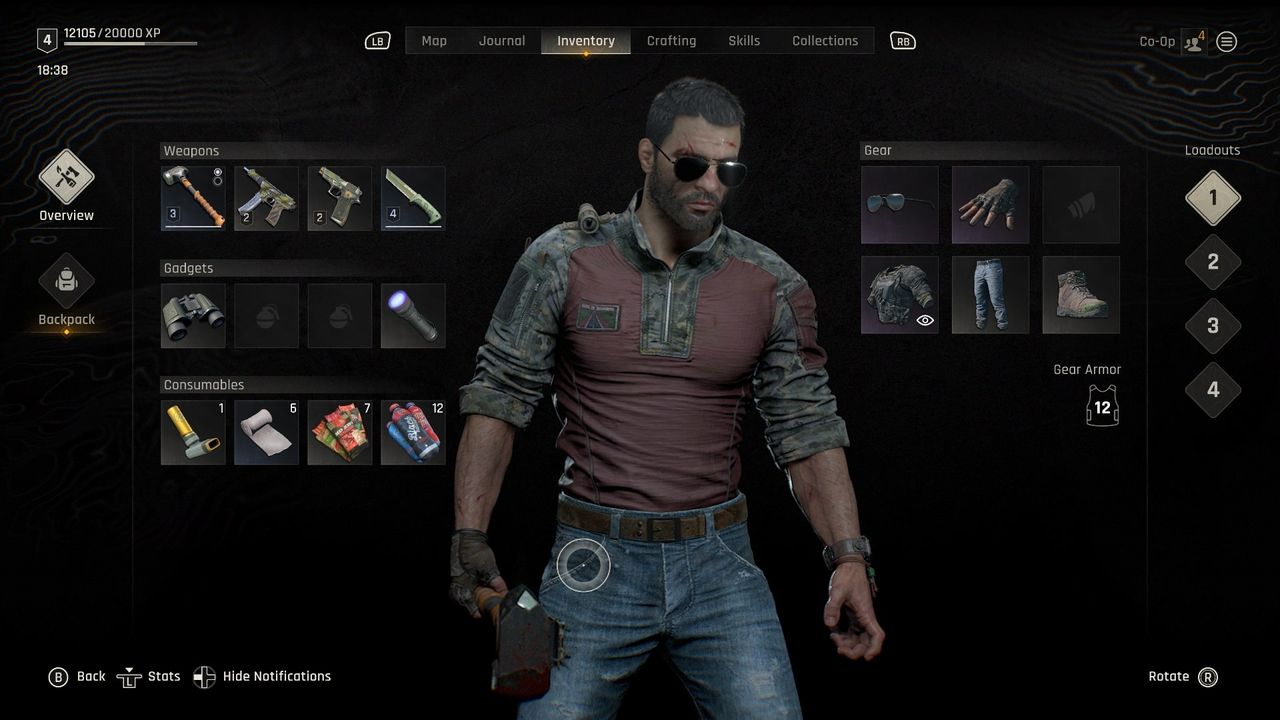The width and height of the screenshot is (1280, 720).
Task: Open the SMG weapon slot
Action: pos(266,196)
